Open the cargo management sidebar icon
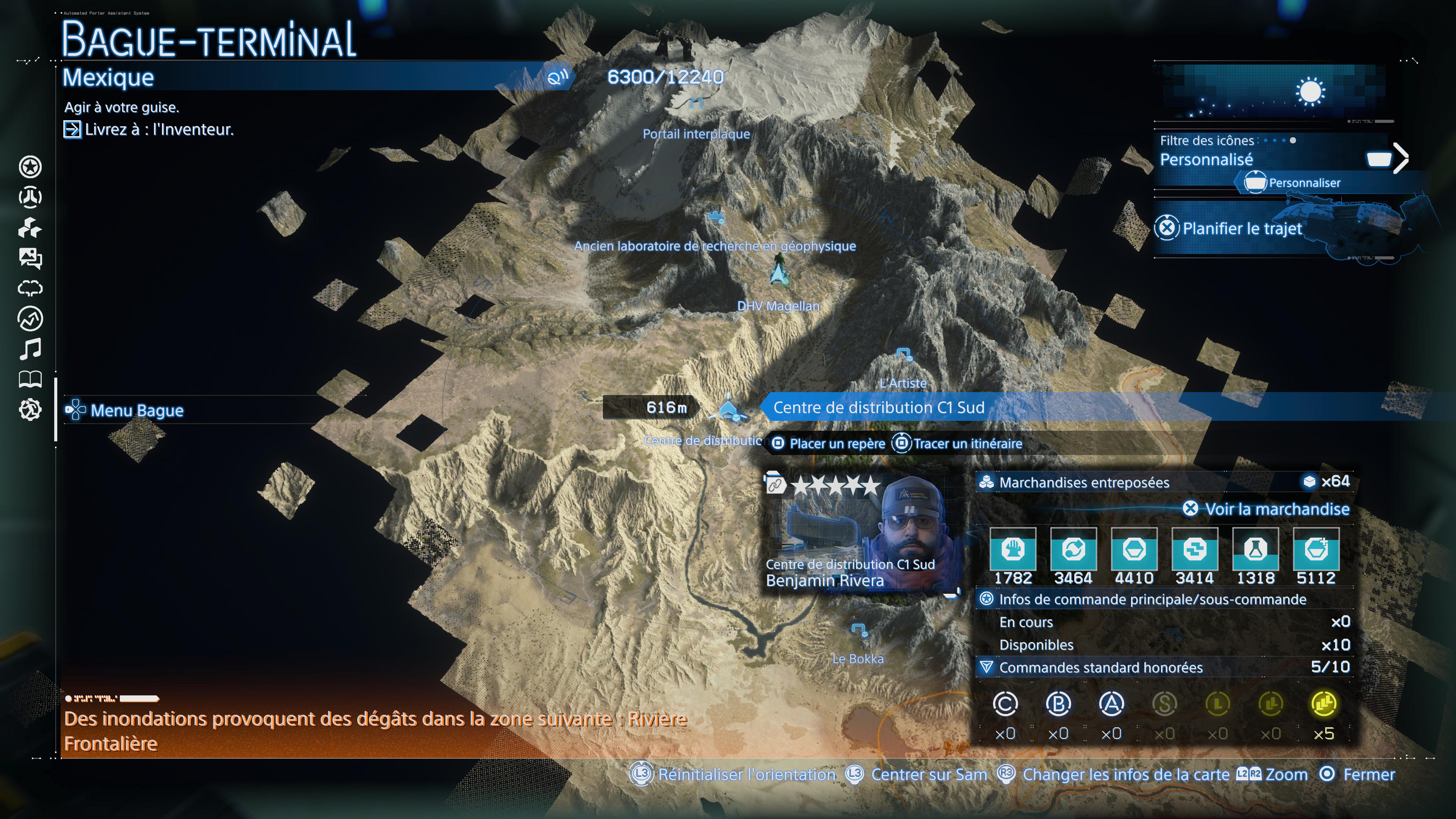 pos(31,228)
